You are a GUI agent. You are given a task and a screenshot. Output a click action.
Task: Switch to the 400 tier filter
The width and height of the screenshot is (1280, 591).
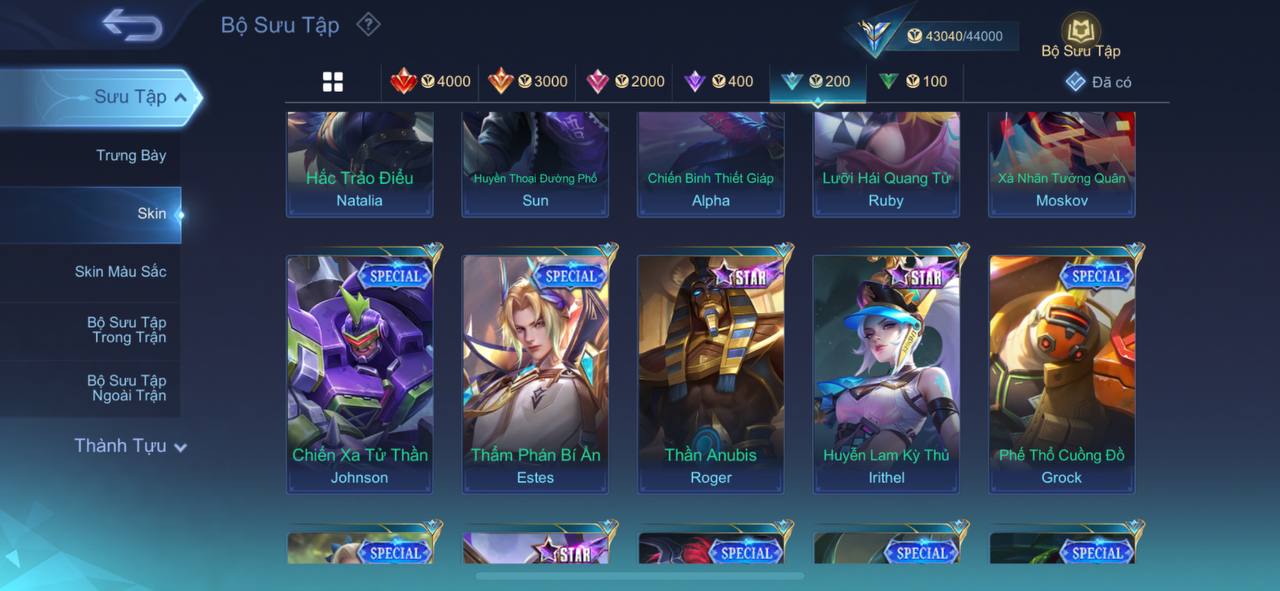pos(718,81)
